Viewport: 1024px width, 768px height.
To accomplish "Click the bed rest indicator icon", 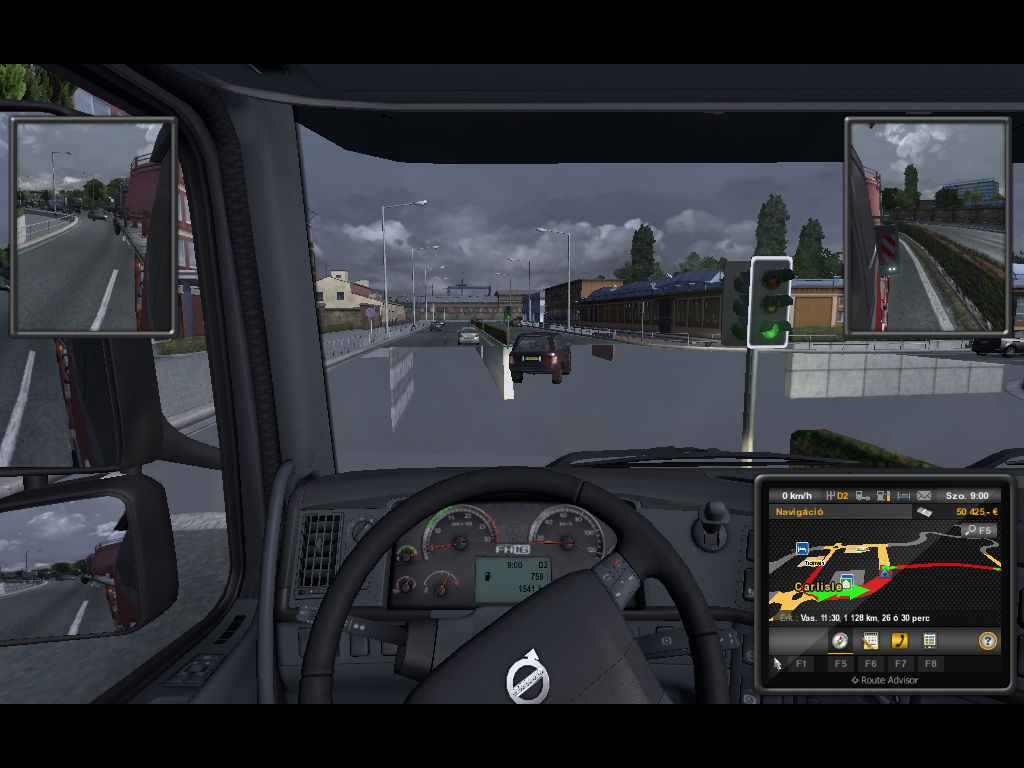I will (x=903, y=495).
